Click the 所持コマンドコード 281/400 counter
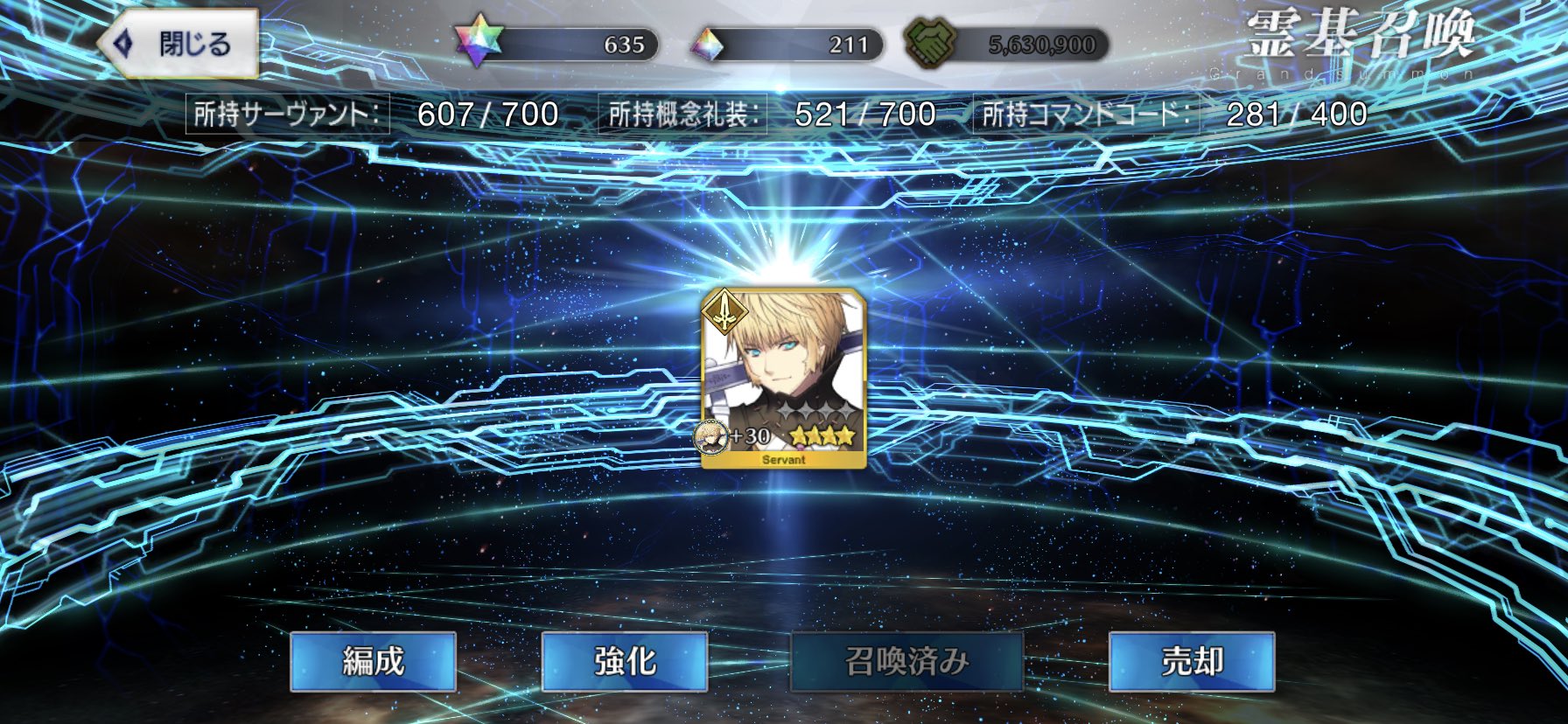The width and height of the screenshot is (1568, 724). 1172,113
